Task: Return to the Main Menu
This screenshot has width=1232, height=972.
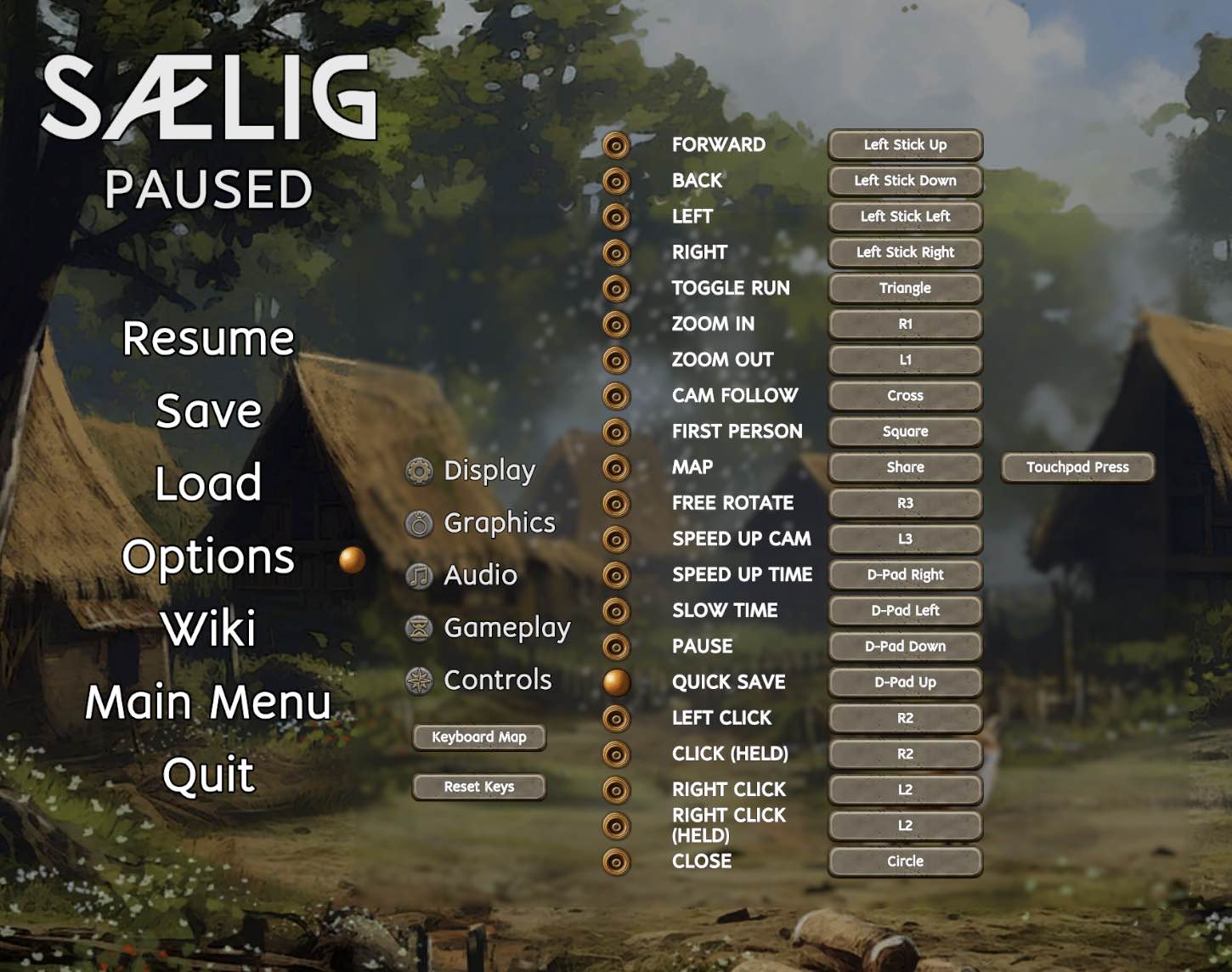Action: tap(208, 703)
